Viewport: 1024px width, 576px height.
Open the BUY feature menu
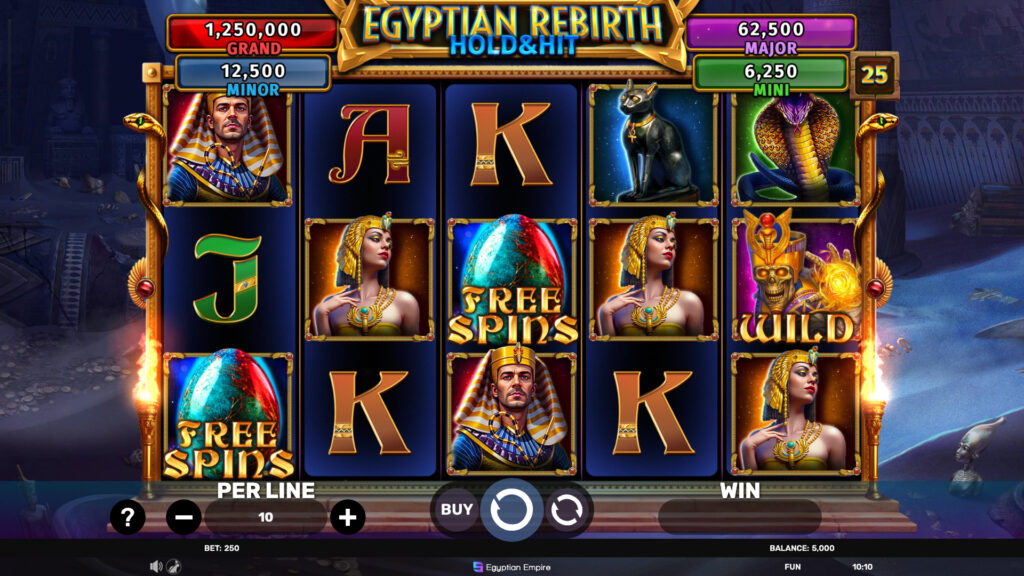pos(457,509)
